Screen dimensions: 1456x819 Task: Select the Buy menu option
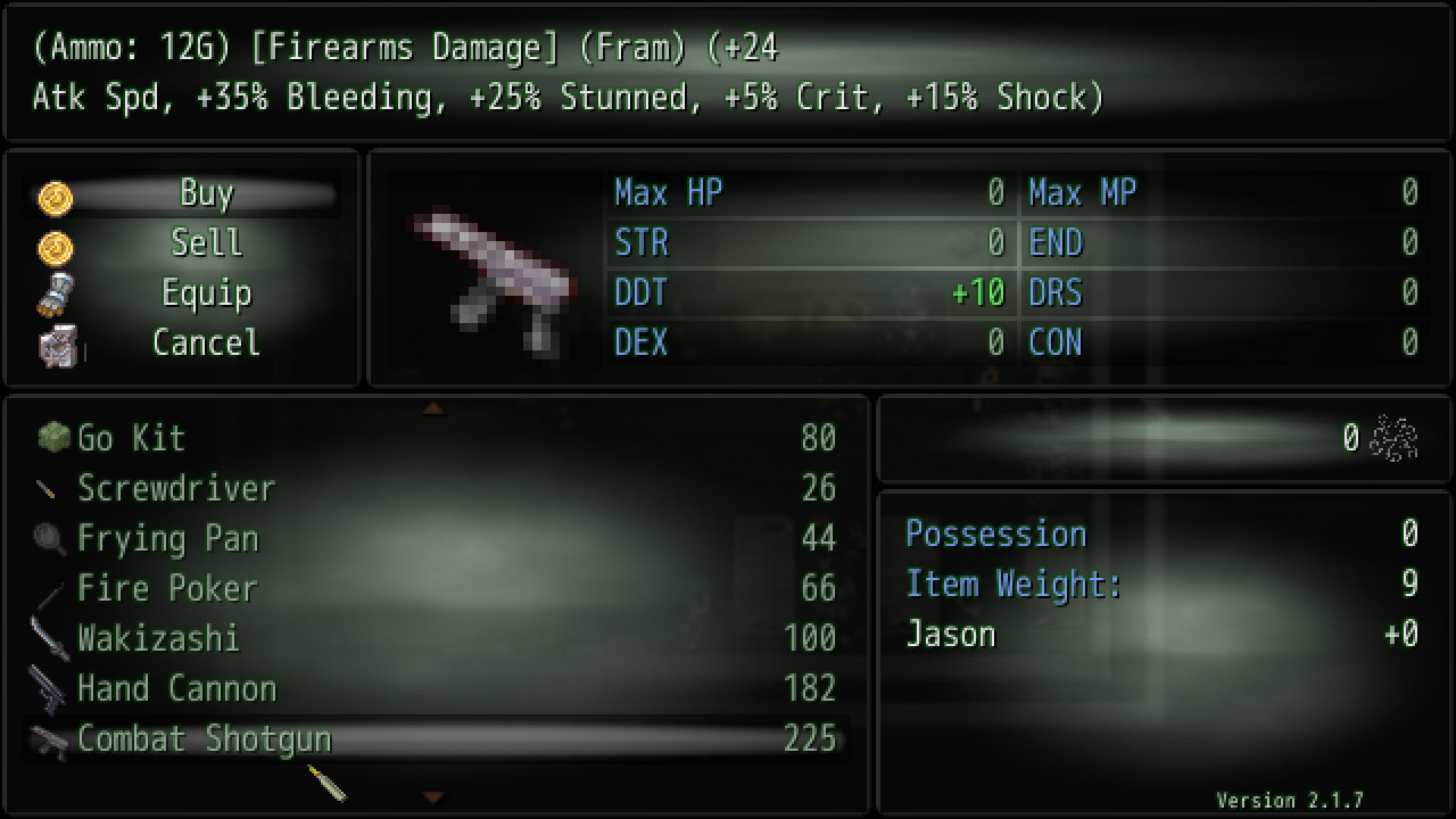[x=206, y=194]
